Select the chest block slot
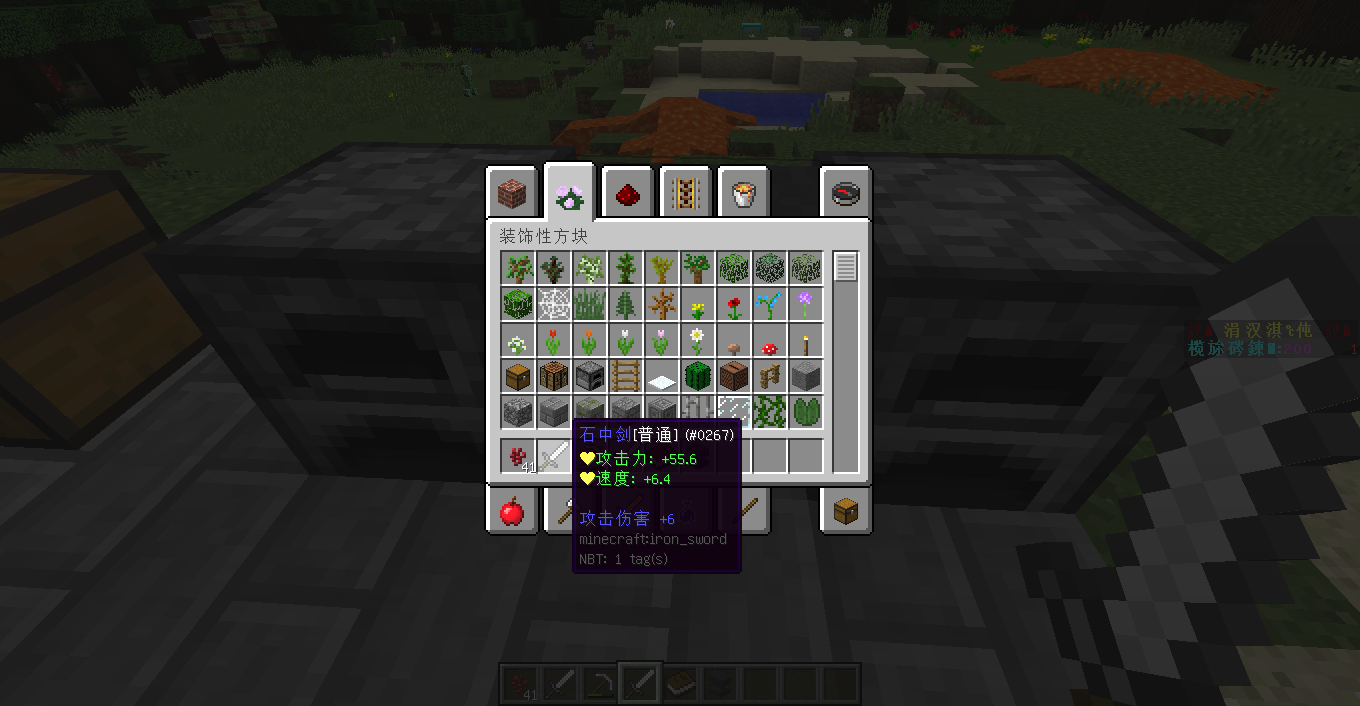Viewport: 1360px width, 706px height. 518,376
